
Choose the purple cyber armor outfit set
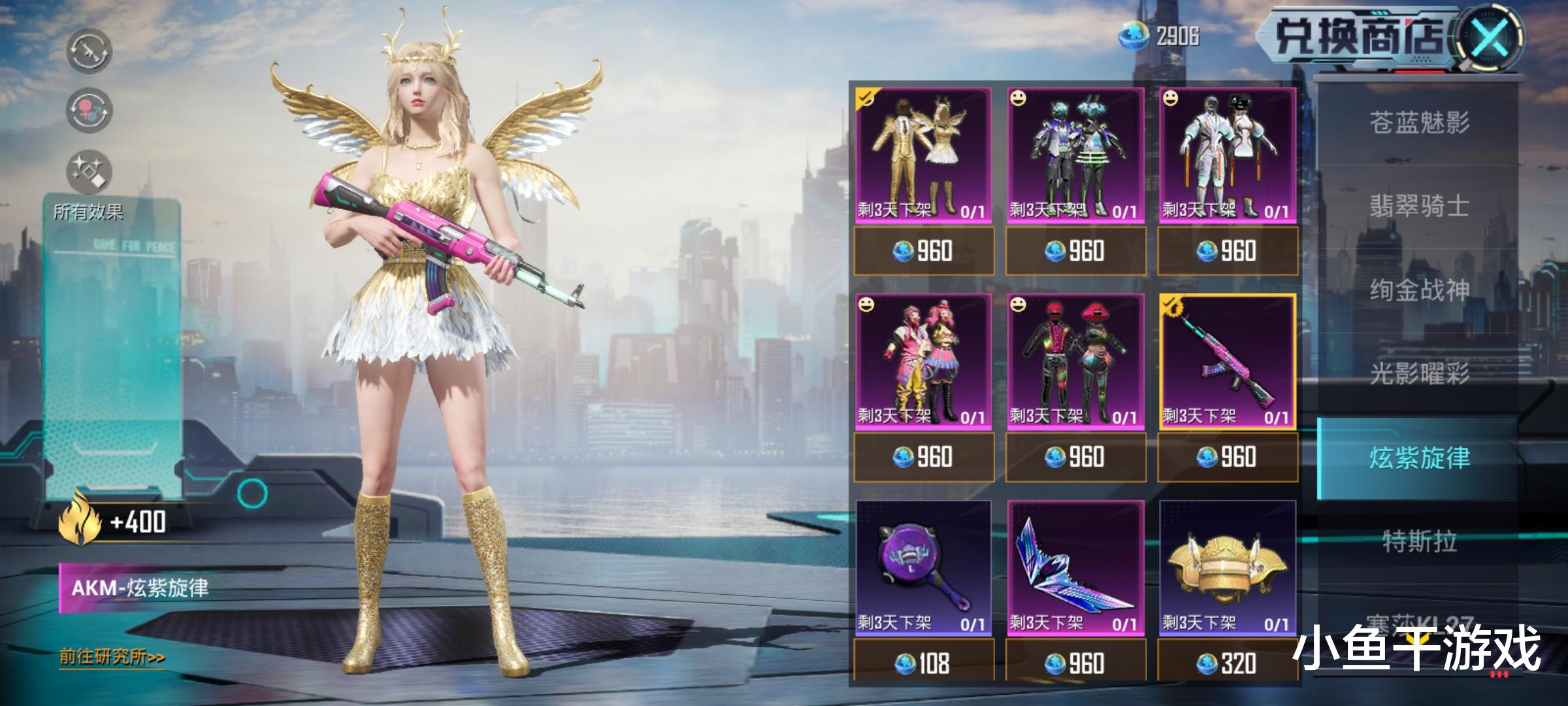(x=1075, y=156)
